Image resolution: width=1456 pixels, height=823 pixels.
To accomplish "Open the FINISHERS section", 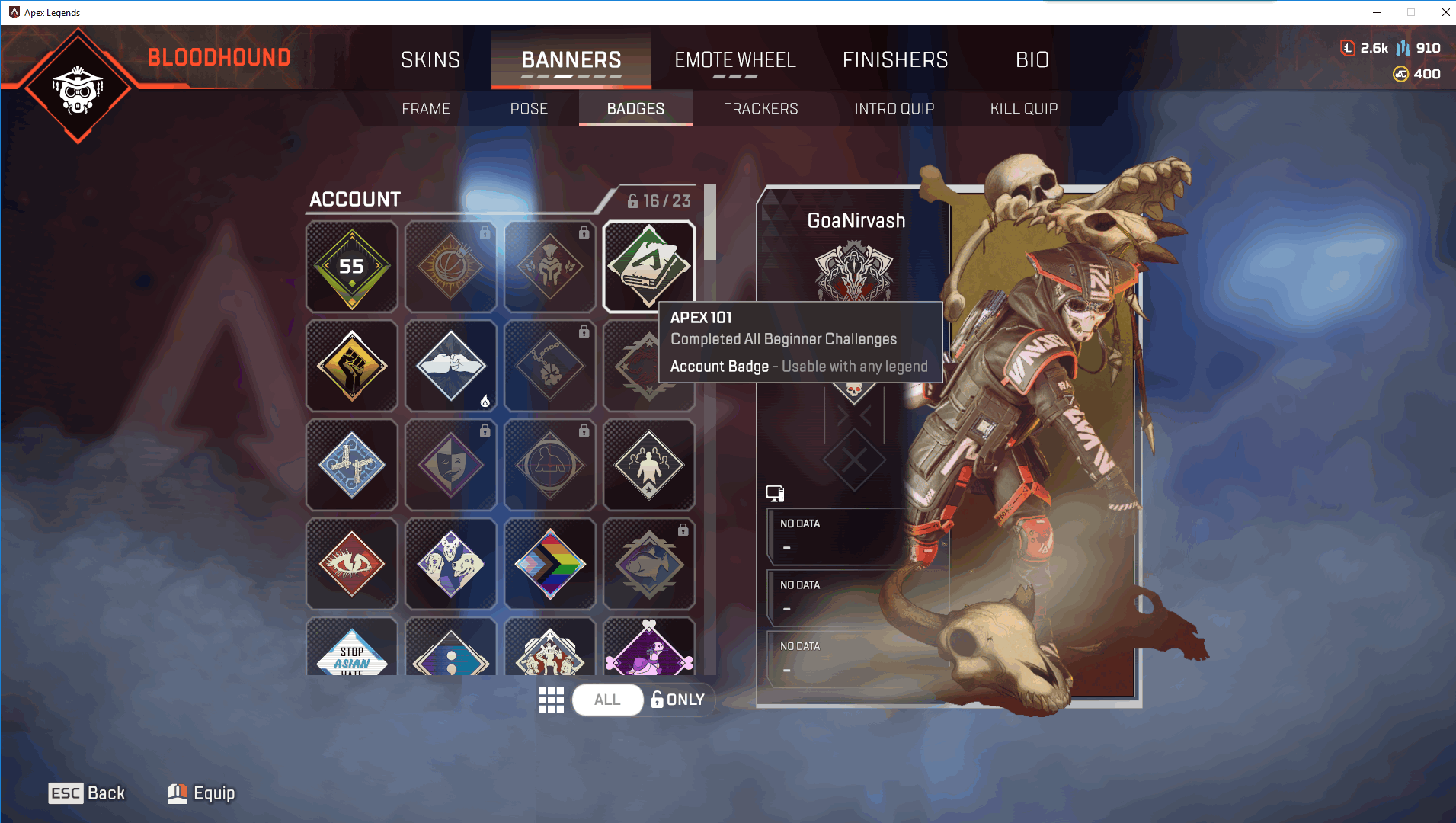I will click(x=895, y=60).
